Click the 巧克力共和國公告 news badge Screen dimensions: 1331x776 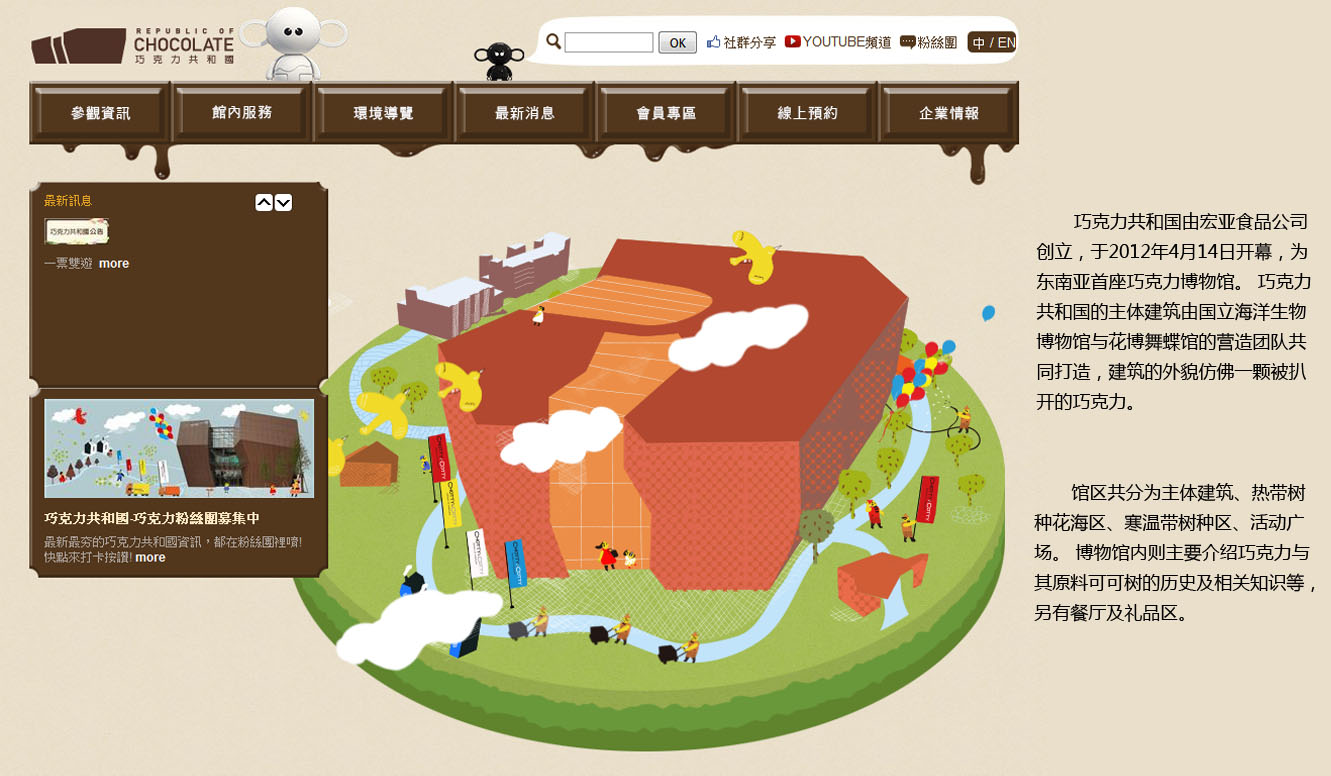[x=77, y=231]
